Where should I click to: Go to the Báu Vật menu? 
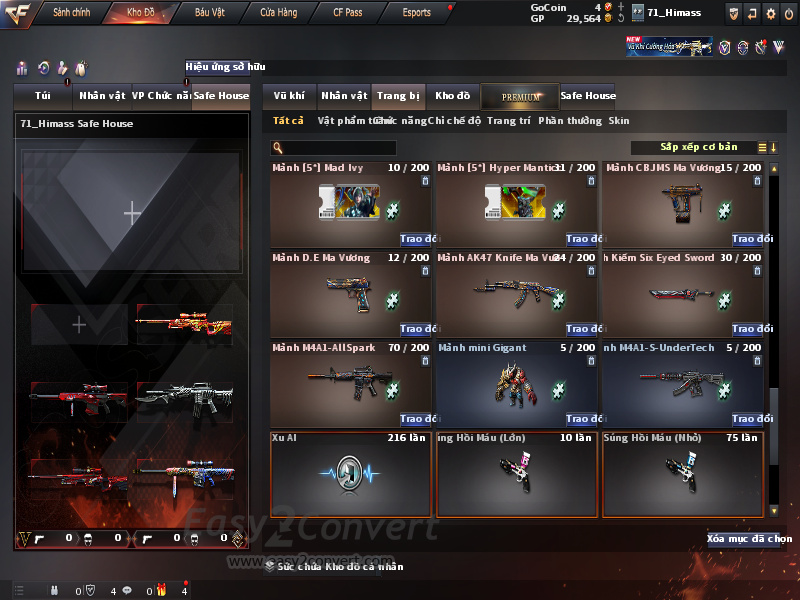tap(209, 12)
